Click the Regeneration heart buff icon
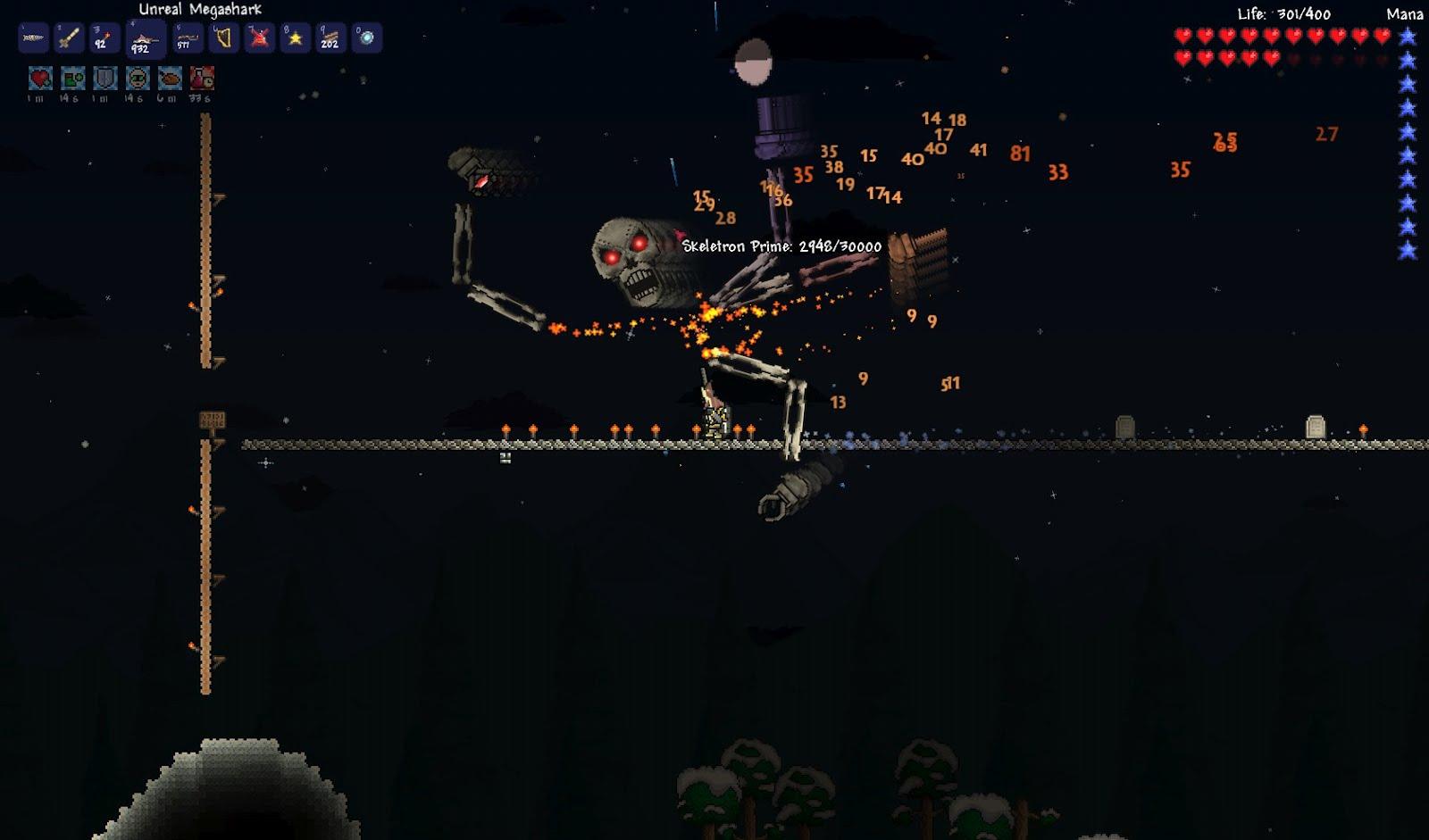The width and height of the screenshot is (1429, 840). pyautogui.click(x=40, y=79)
